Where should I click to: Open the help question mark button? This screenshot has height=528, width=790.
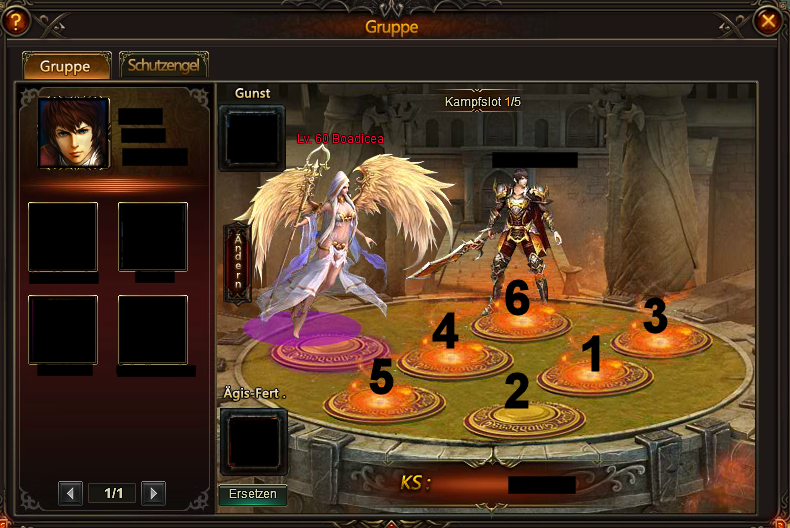17,20
